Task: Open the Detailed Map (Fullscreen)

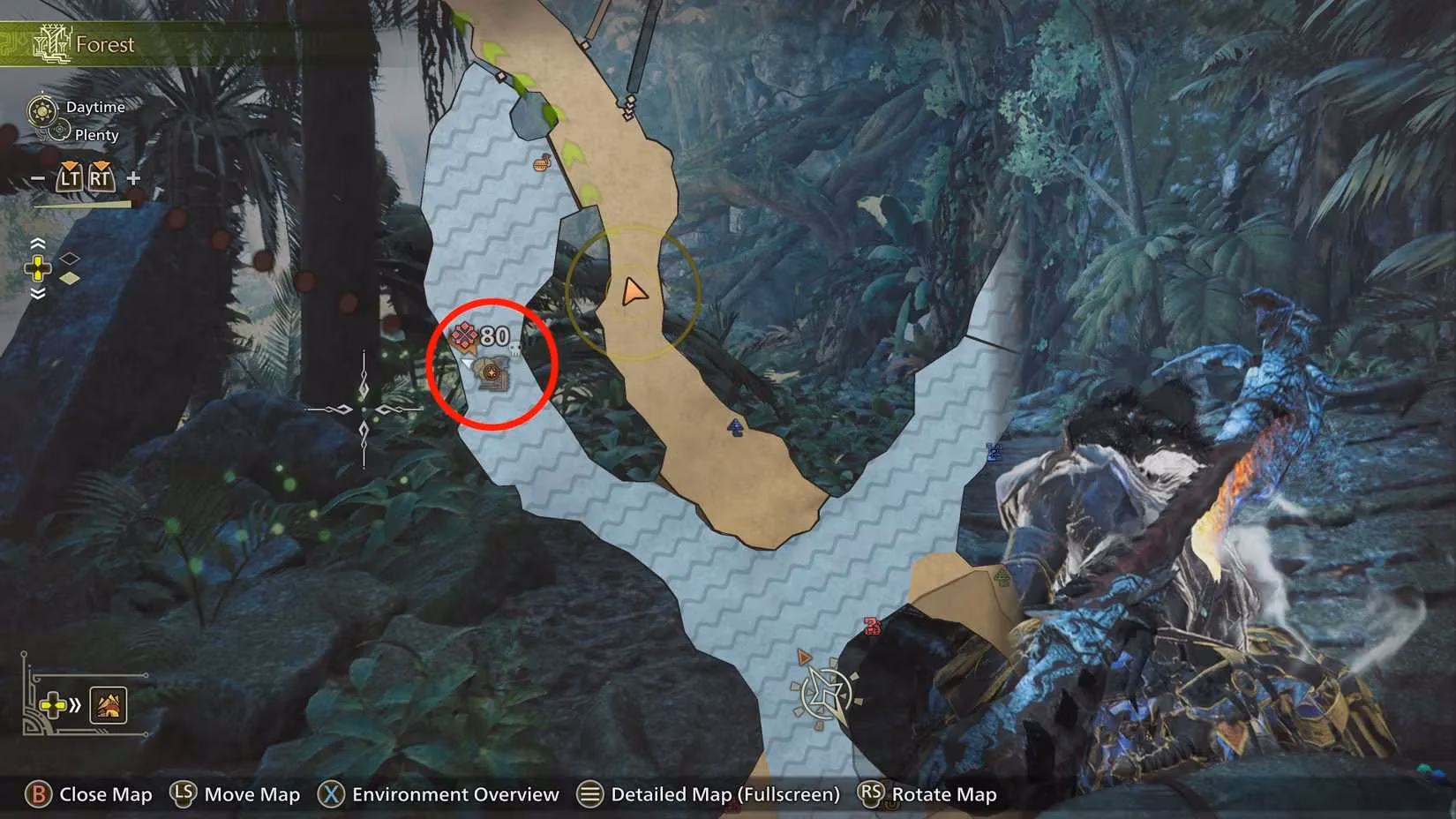Action: pos(724,794)
